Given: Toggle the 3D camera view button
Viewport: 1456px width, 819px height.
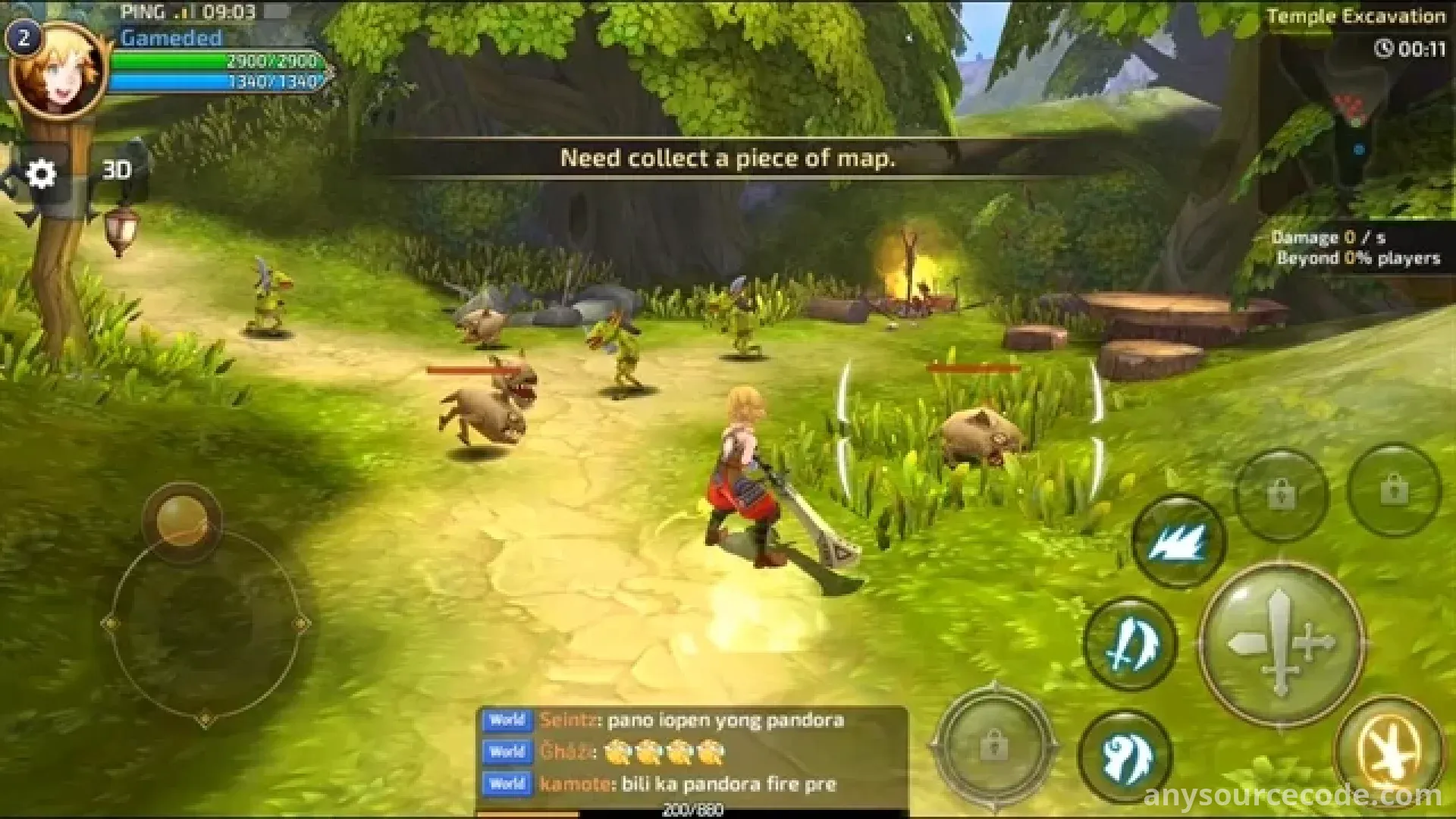Looking at the screenshot, I should 117,170.
